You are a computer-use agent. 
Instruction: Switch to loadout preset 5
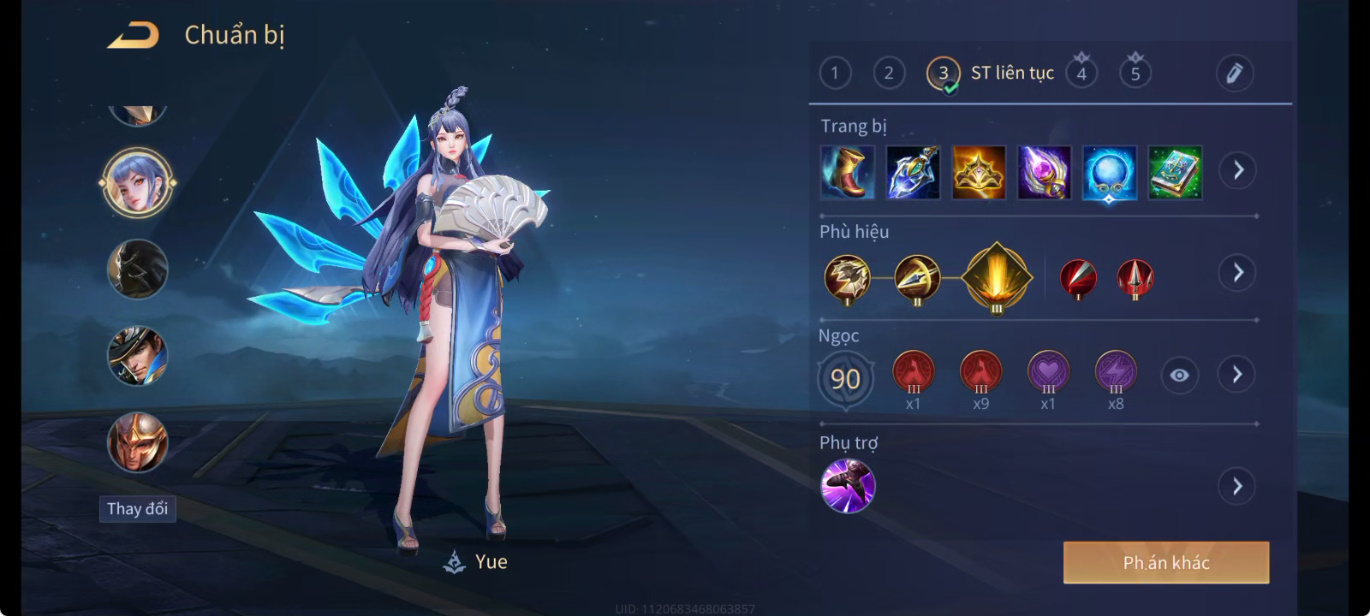click(1135, 73)
